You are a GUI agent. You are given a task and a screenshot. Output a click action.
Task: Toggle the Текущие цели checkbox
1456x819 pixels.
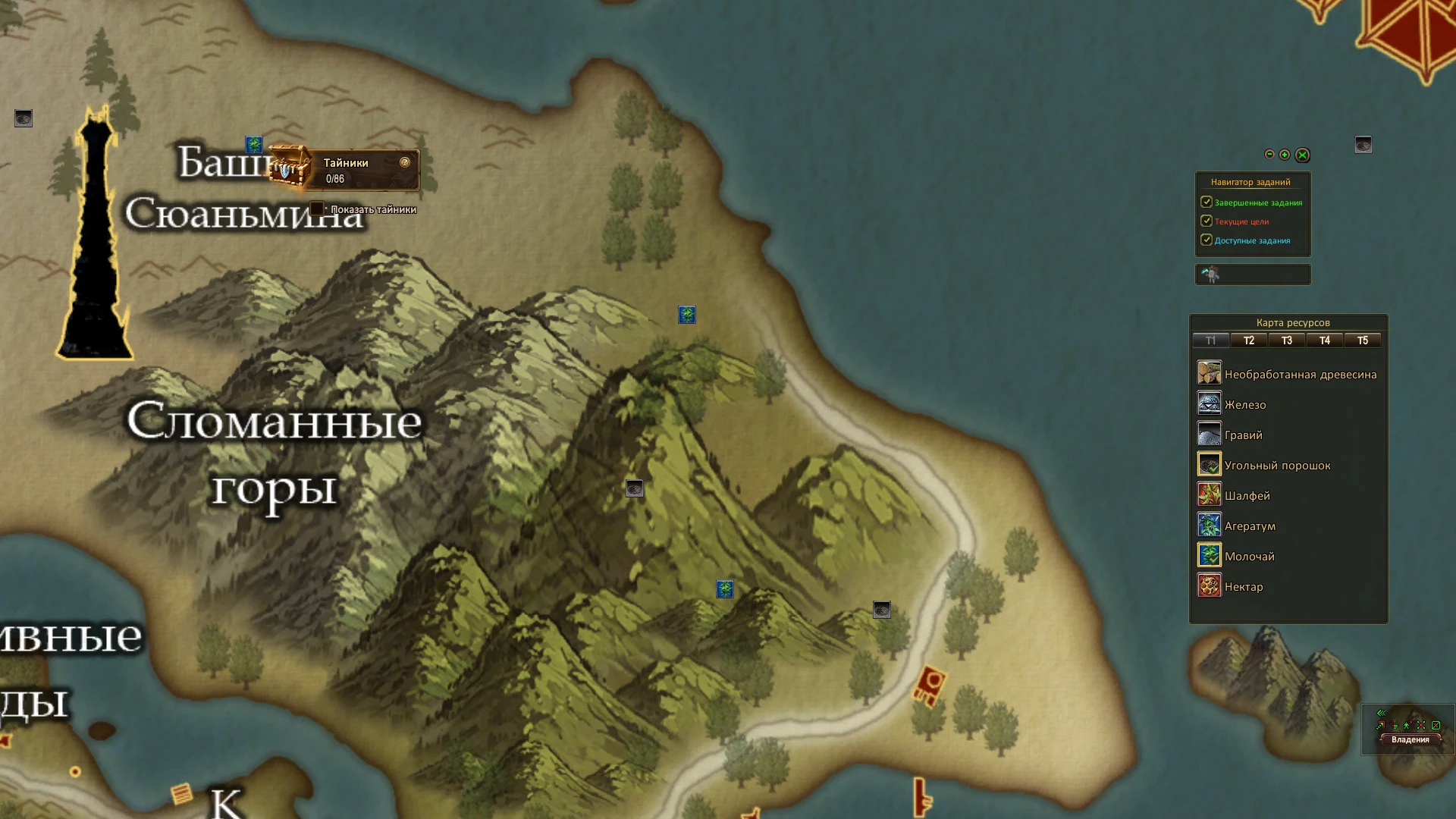[x=1207, y=221]
